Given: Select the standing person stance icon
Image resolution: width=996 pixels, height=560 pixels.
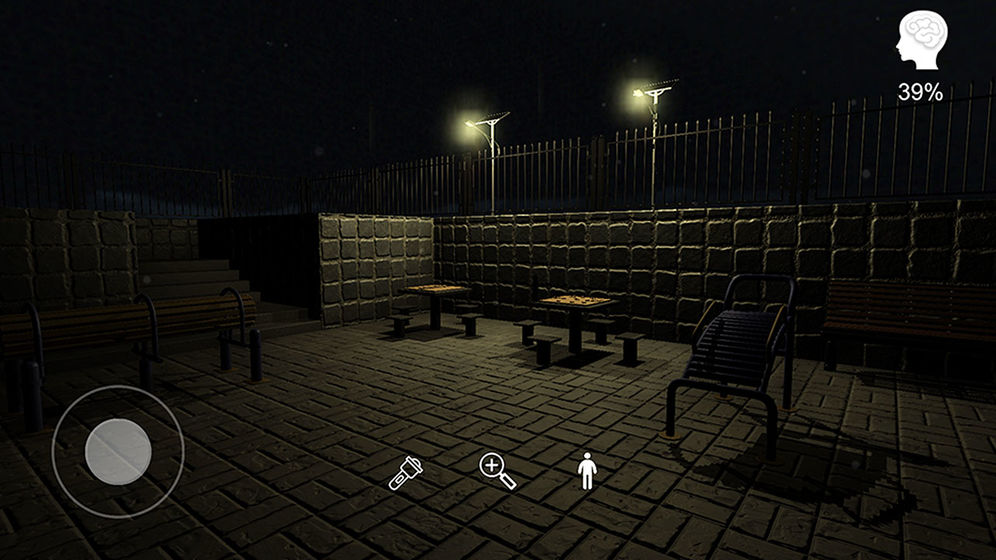Looking at the screenshot, I should 587,471.
